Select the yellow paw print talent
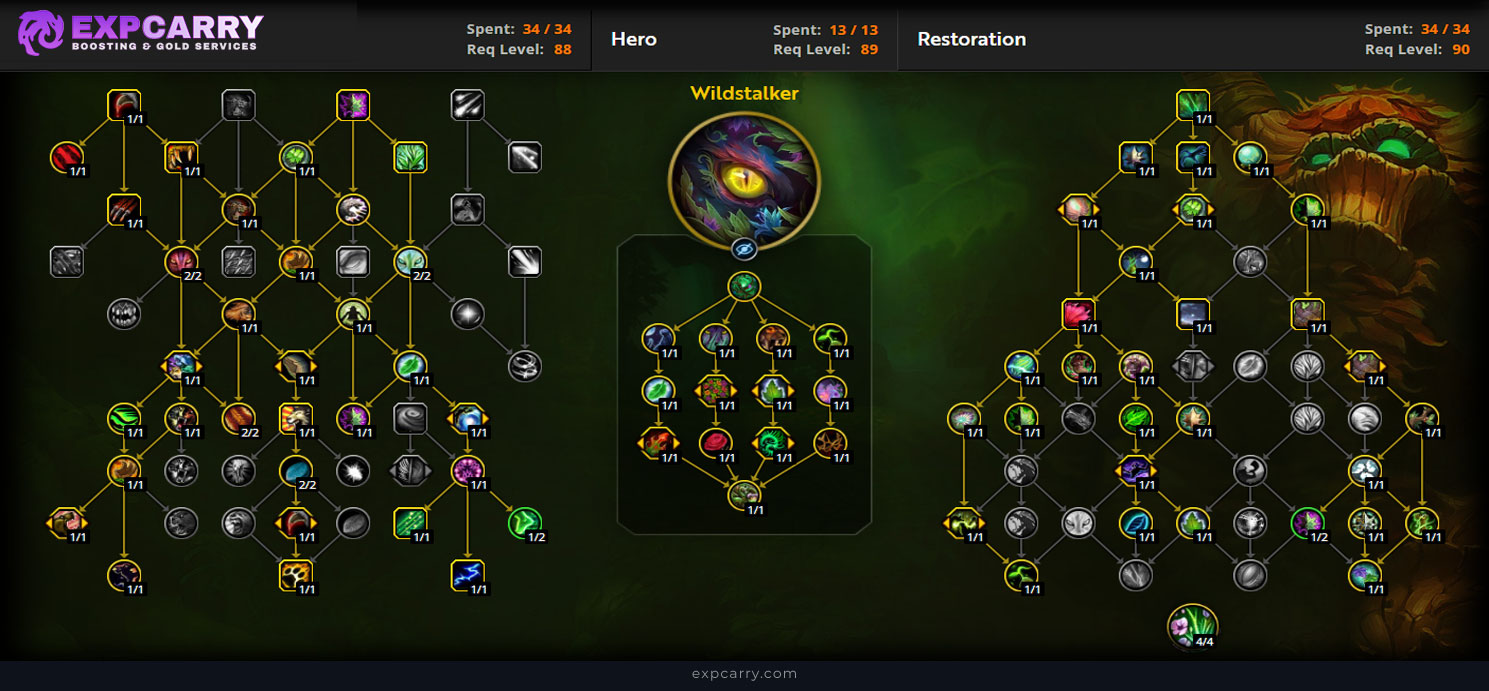This screenshot has height=691, width=1489. click(297, 575)
